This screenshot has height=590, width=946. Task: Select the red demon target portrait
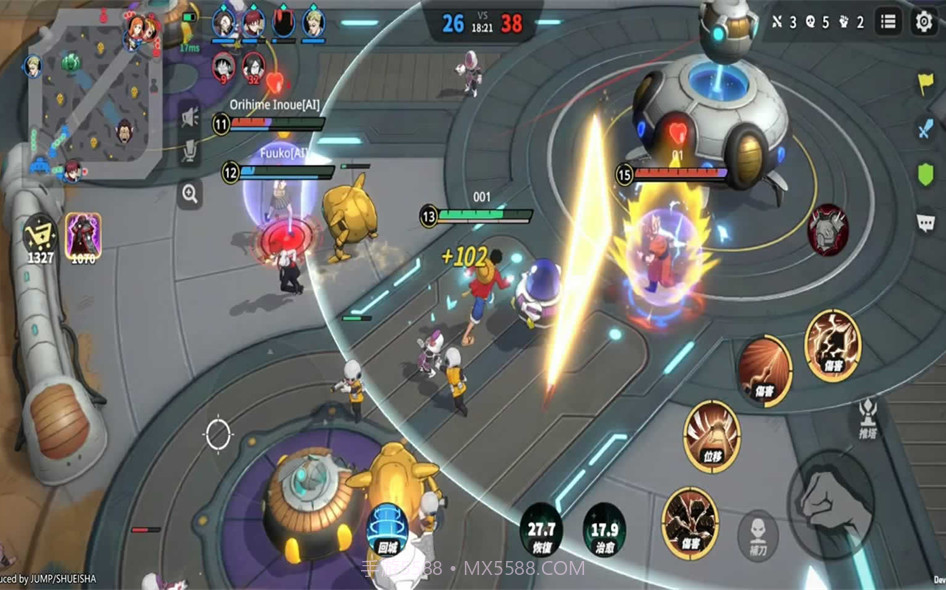828,230
